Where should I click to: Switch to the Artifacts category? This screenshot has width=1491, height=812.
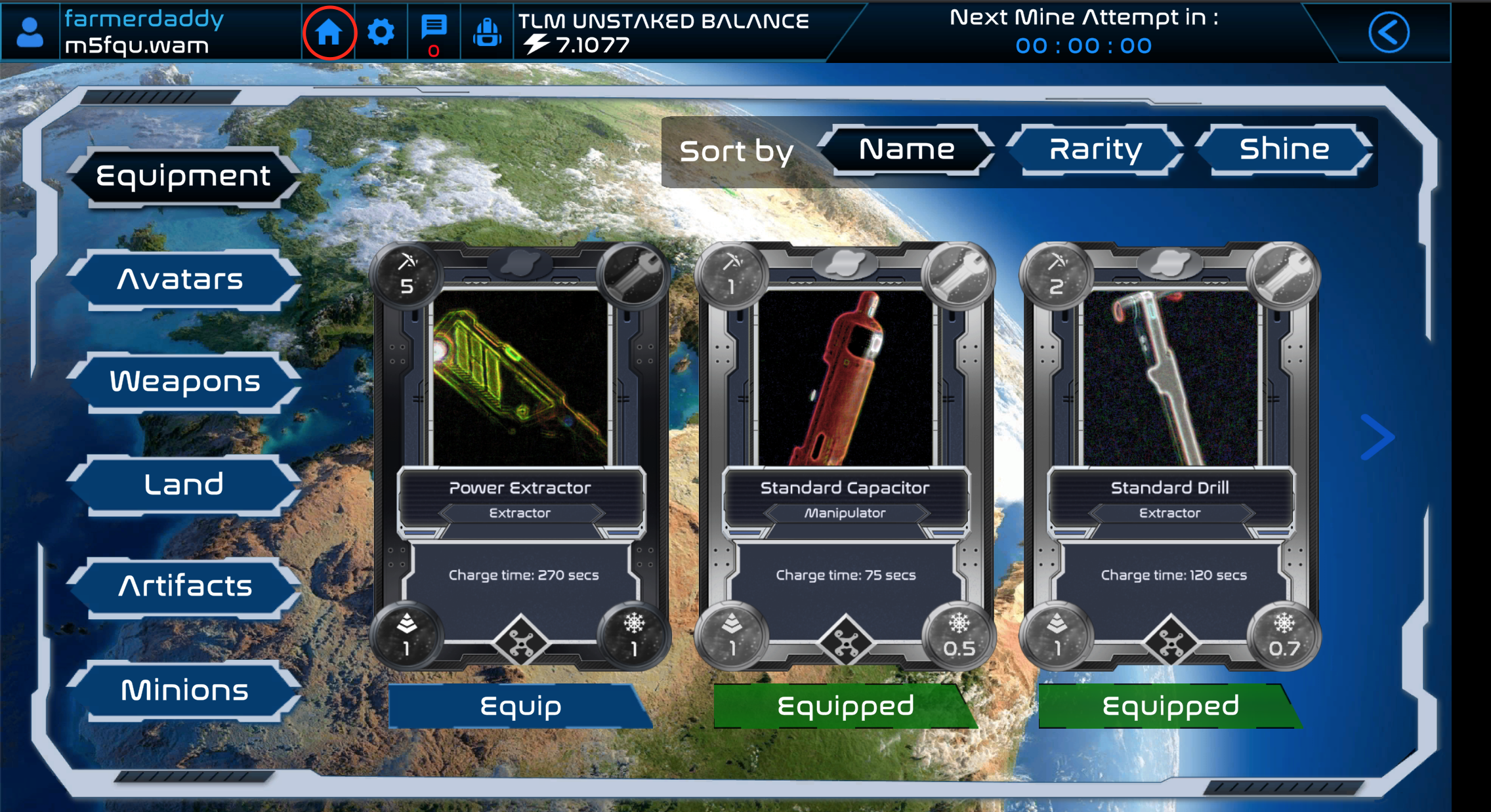(184, 586)
